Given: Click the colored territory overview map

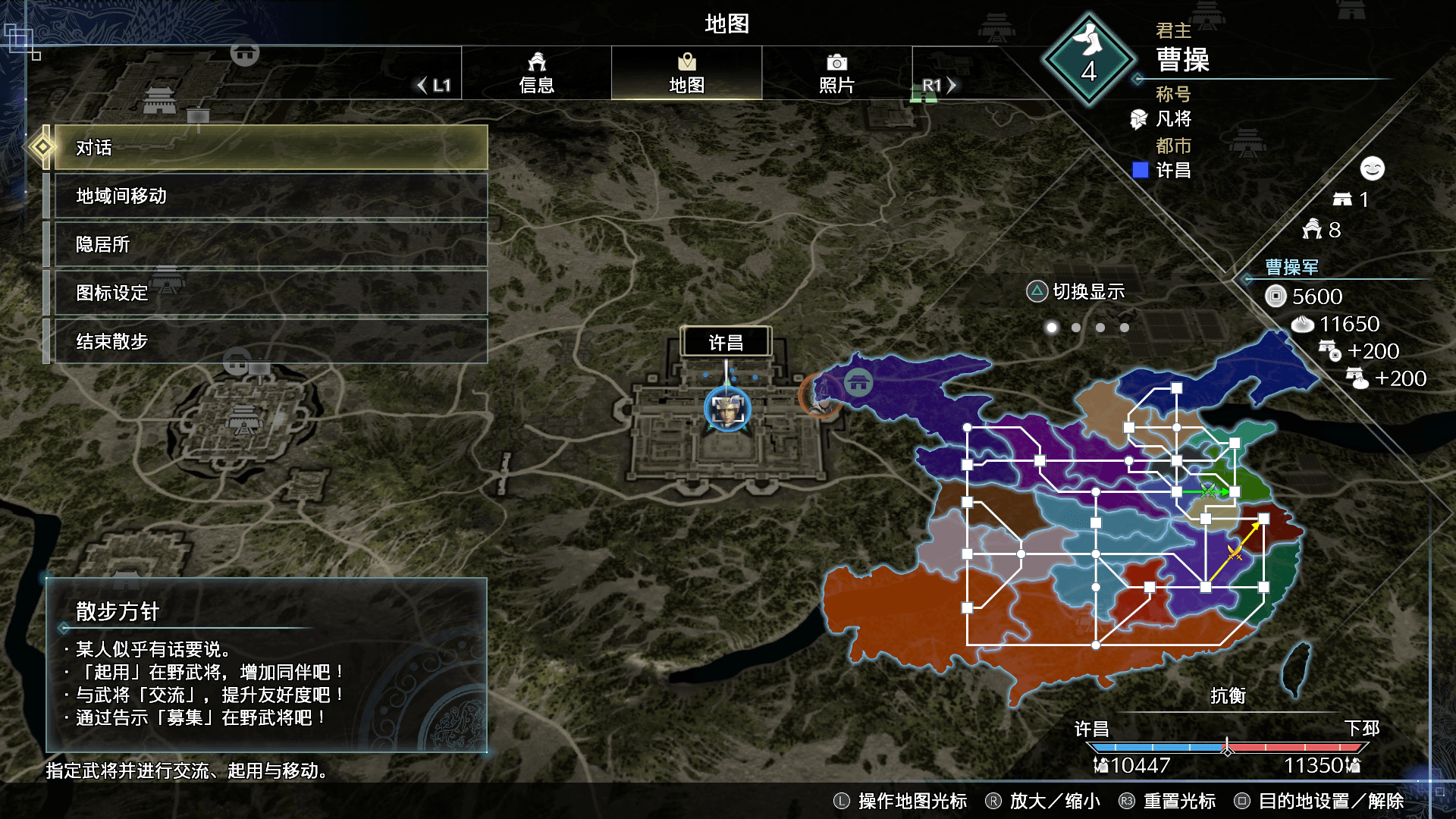Looking at the screenshot, I should (x=1100, y=523).
